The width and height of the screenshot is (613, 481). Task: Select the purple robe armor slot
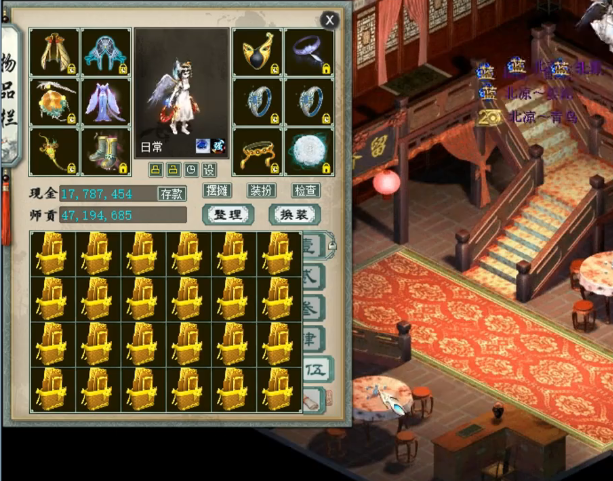(105, 101)
